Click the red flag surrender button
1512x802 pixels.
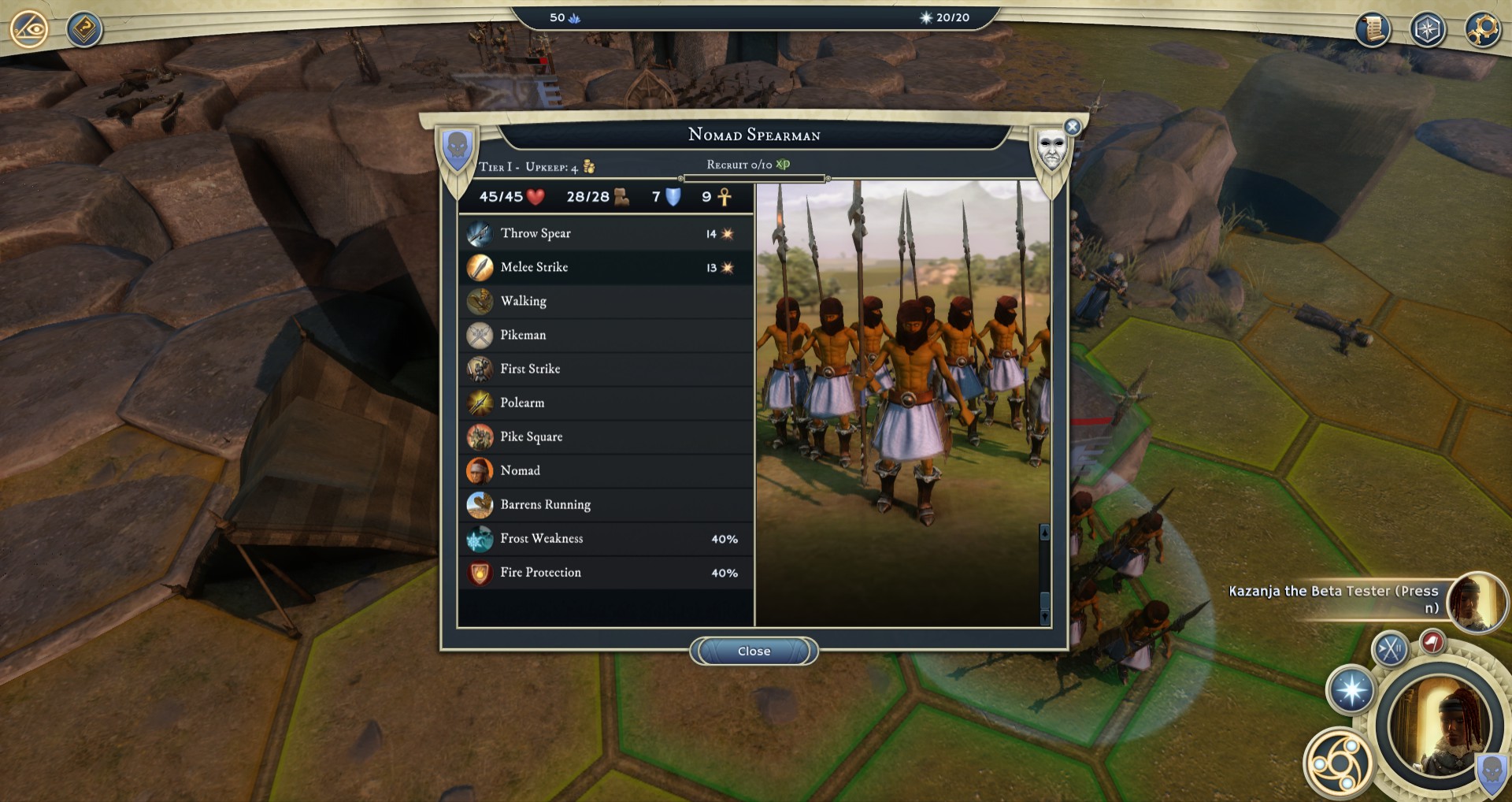tap(1432, 641)
